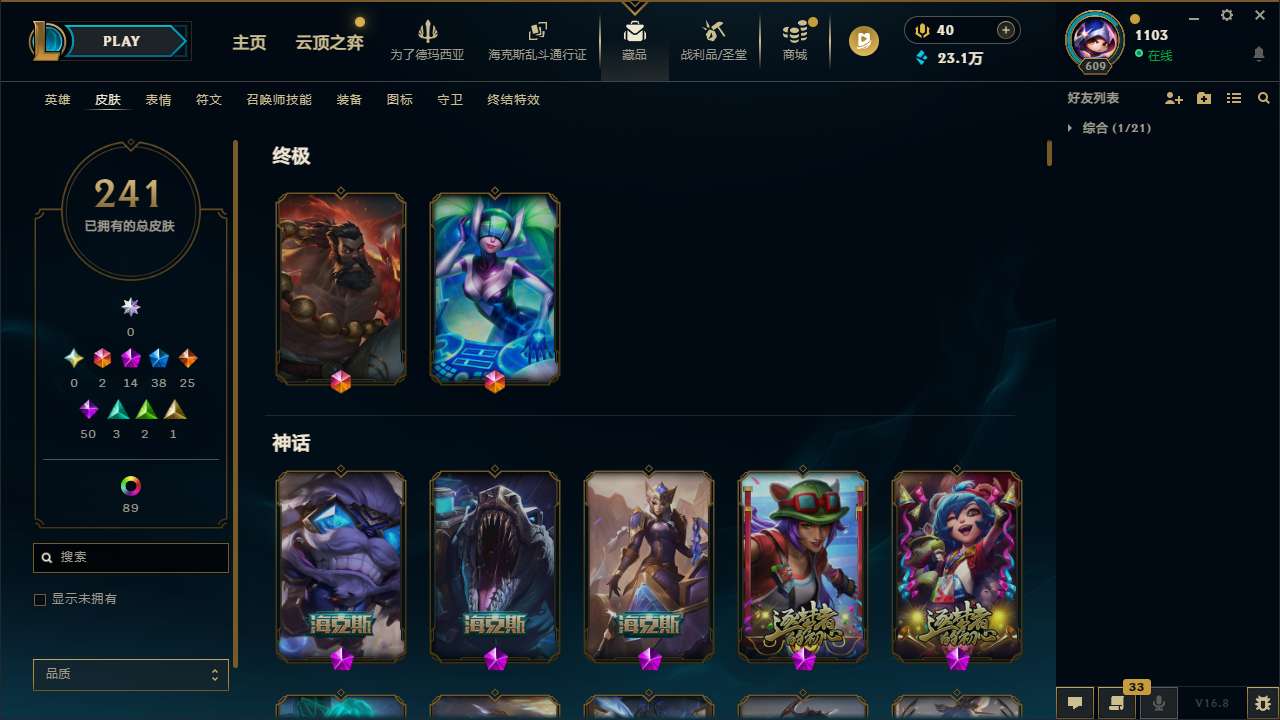This screenshot has width=1280, height=720.
Task: Open the friend search magnifier icon
Action: coord(1263,98)
